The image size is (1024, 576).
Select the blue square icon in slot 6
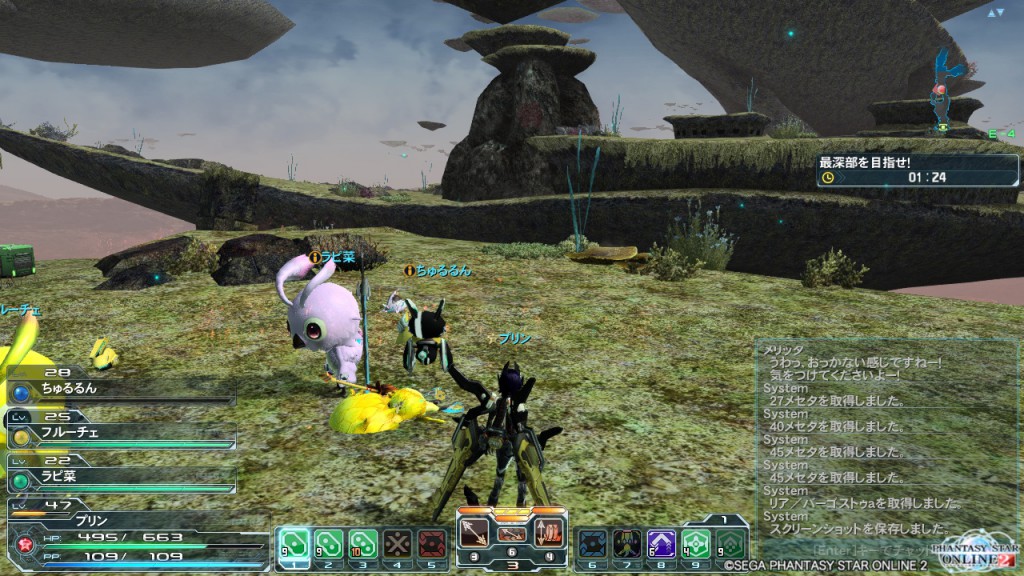coord(593,543)
